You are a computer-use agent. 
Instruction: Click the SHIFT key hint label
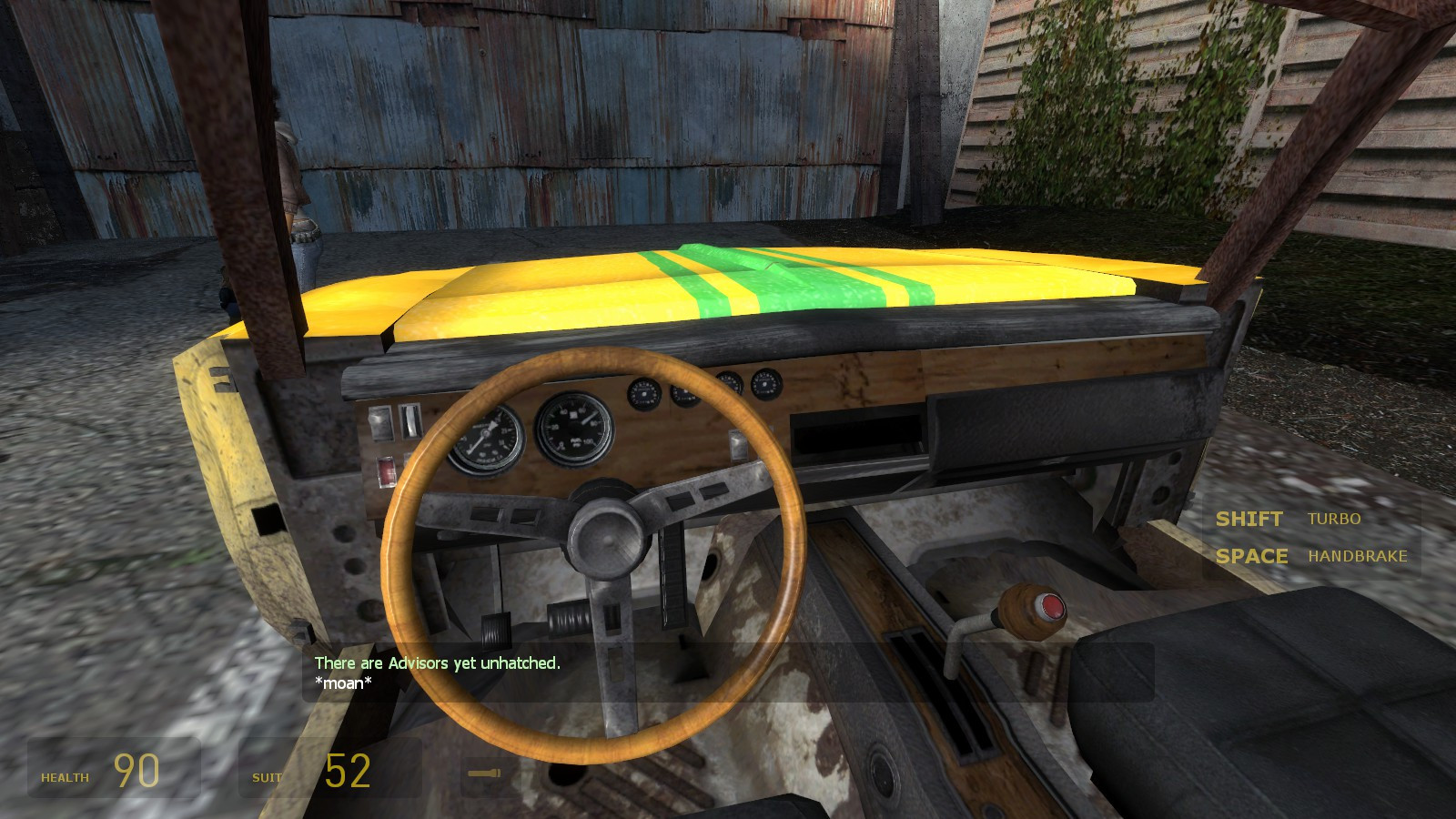click(x=1249, y=519)
